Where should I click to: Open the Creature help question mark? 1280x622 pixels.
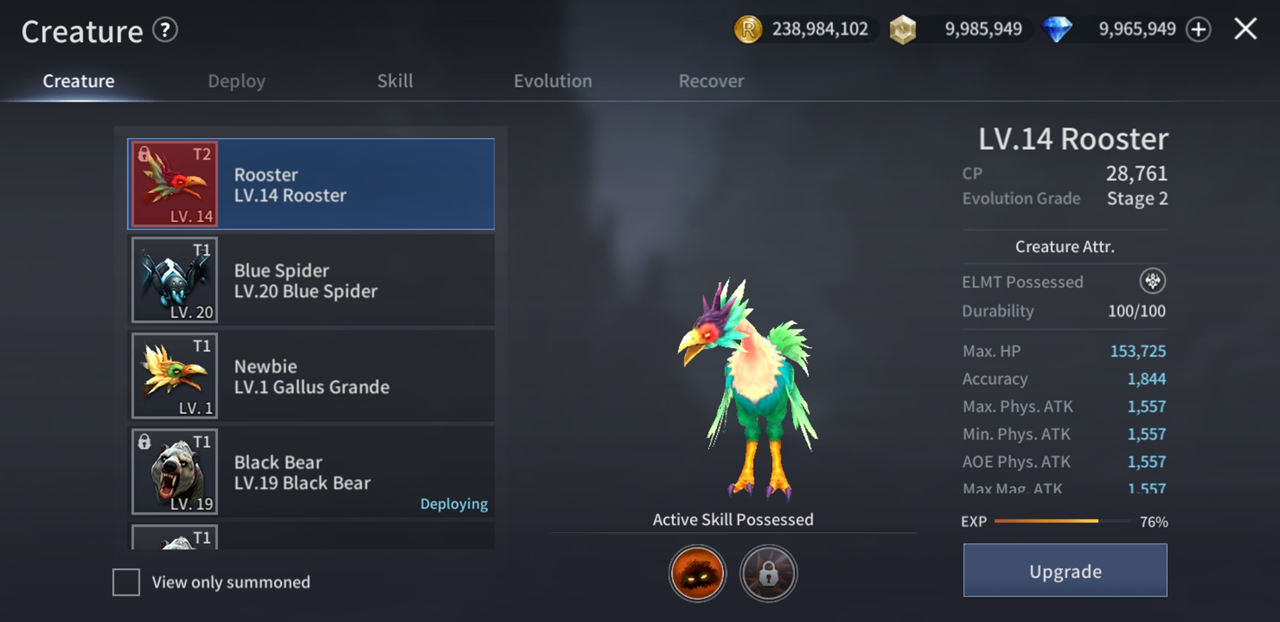point(165,30)
